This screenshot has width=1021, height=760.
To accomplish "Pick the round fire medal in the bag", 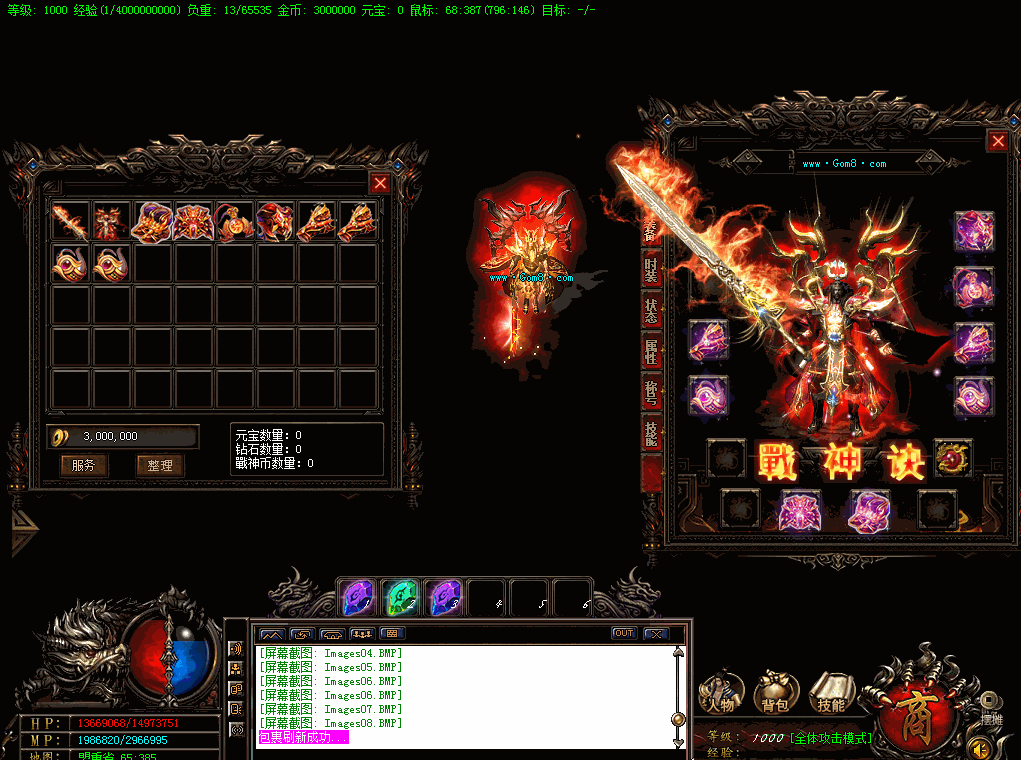I will pyautogui.click(x=236, y=221).
